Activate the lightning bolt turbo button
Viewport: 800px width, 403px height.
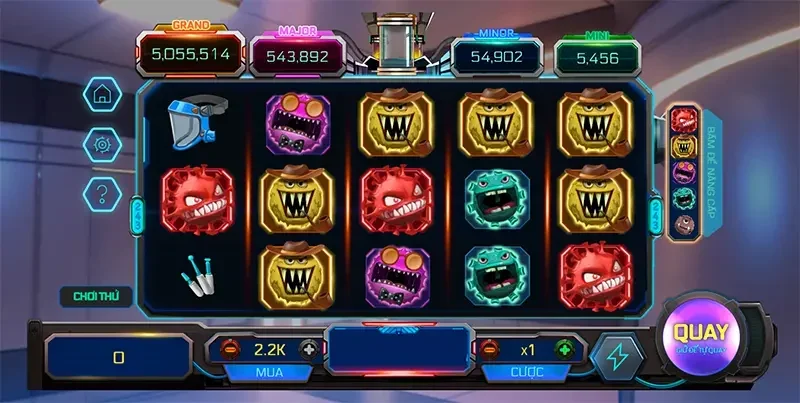tap(615, 357)
